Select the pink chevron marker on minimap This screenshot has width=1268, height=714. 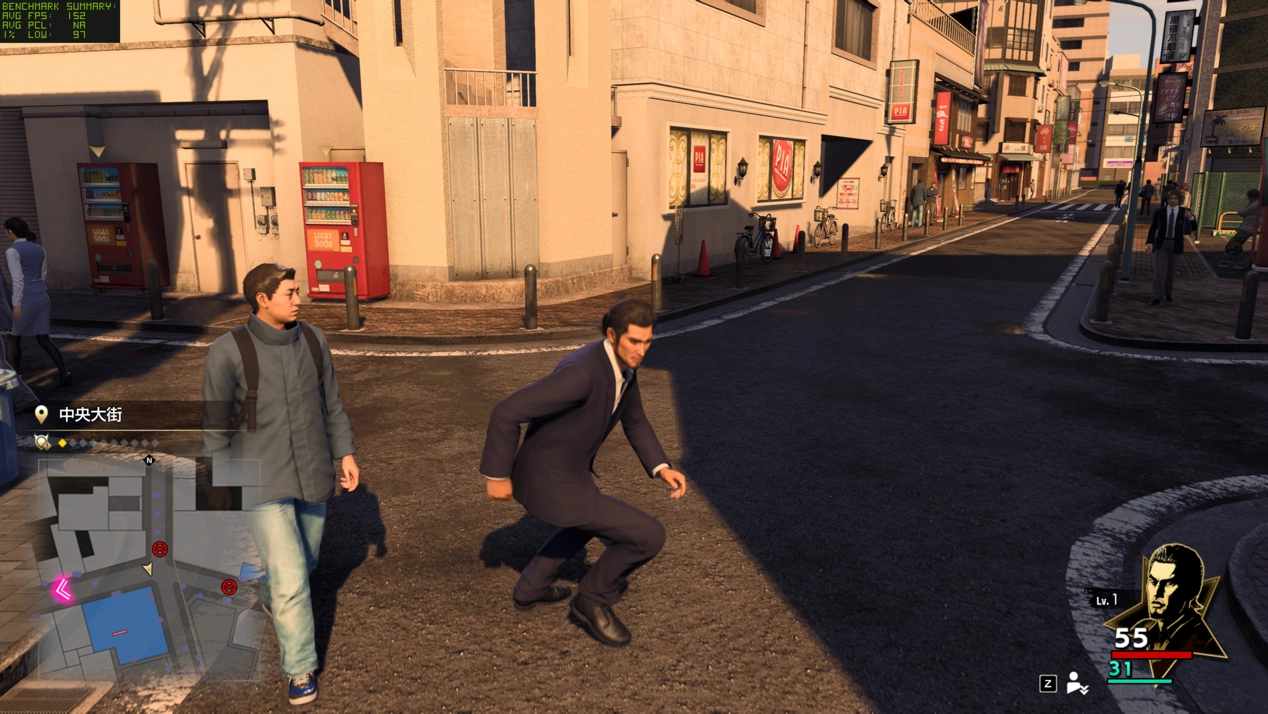(x=62, y=590)
